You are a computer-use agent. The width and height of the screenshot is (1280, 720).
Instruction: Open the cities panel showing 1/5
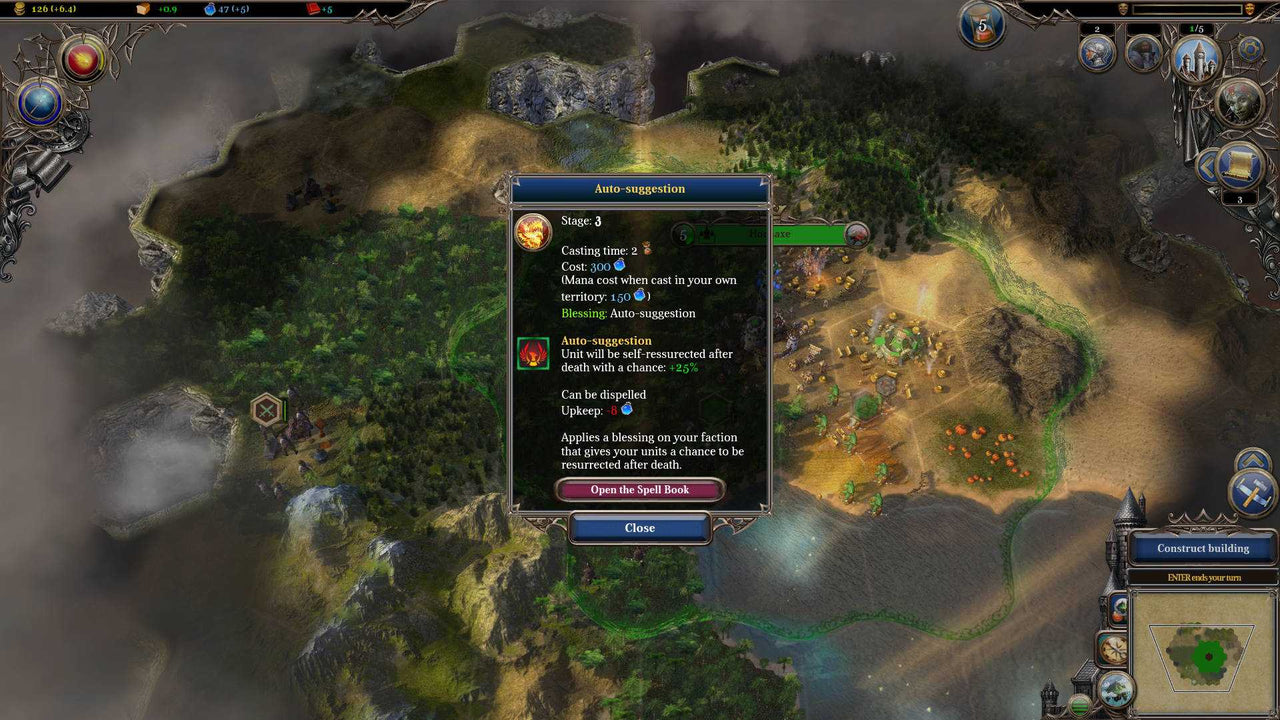tap(1198, 61)
